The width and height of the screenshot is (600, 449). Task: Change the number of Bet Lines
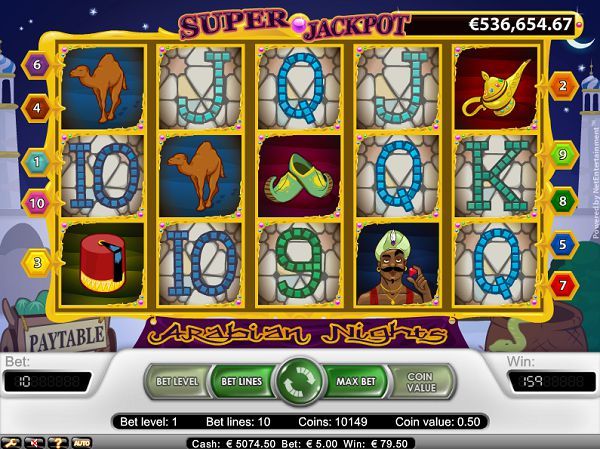(240, 381)
